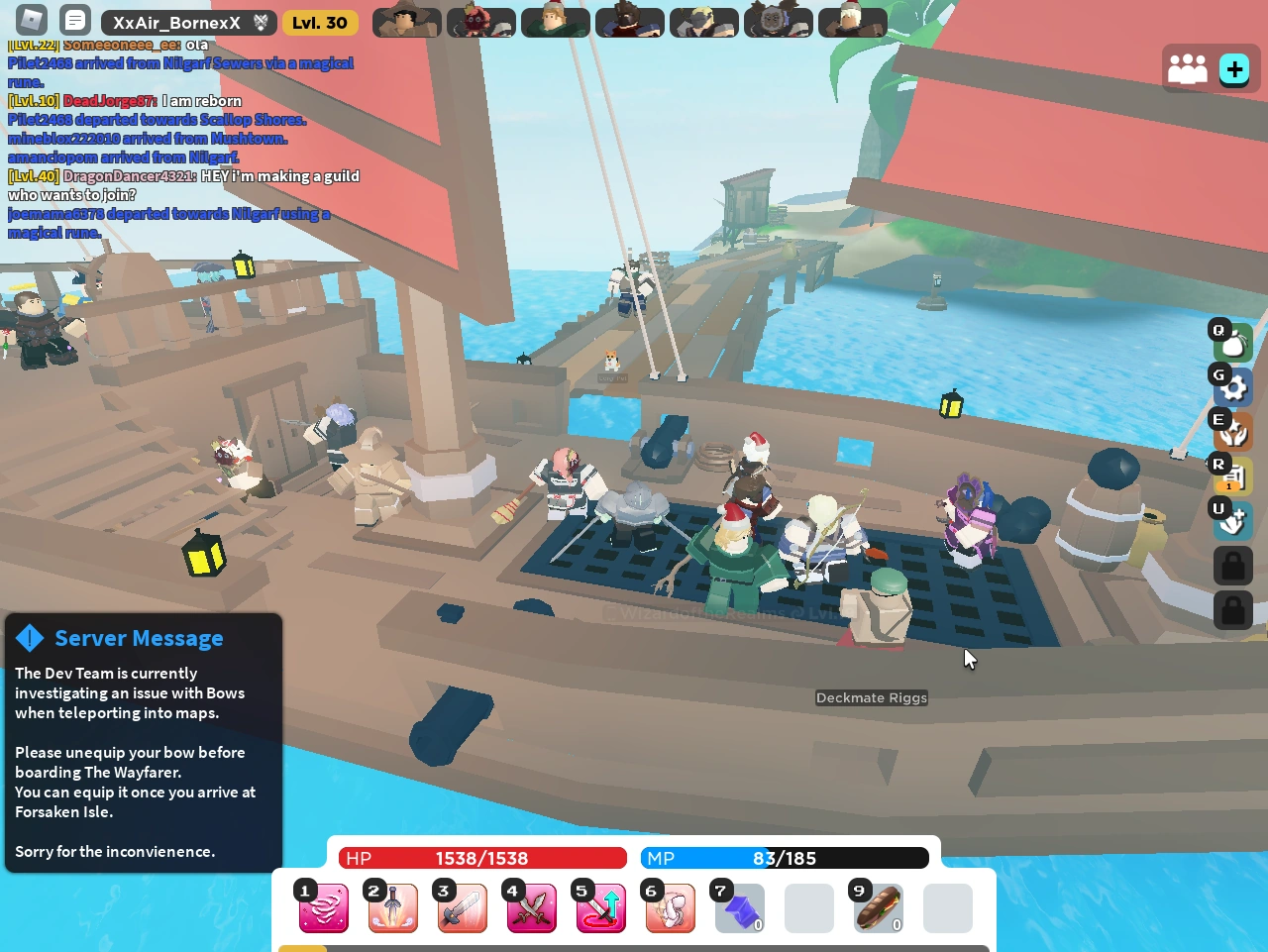1268x952 pixels.
Task: Open the inventory bag Q icon
Action: (x=1231, y=342)
